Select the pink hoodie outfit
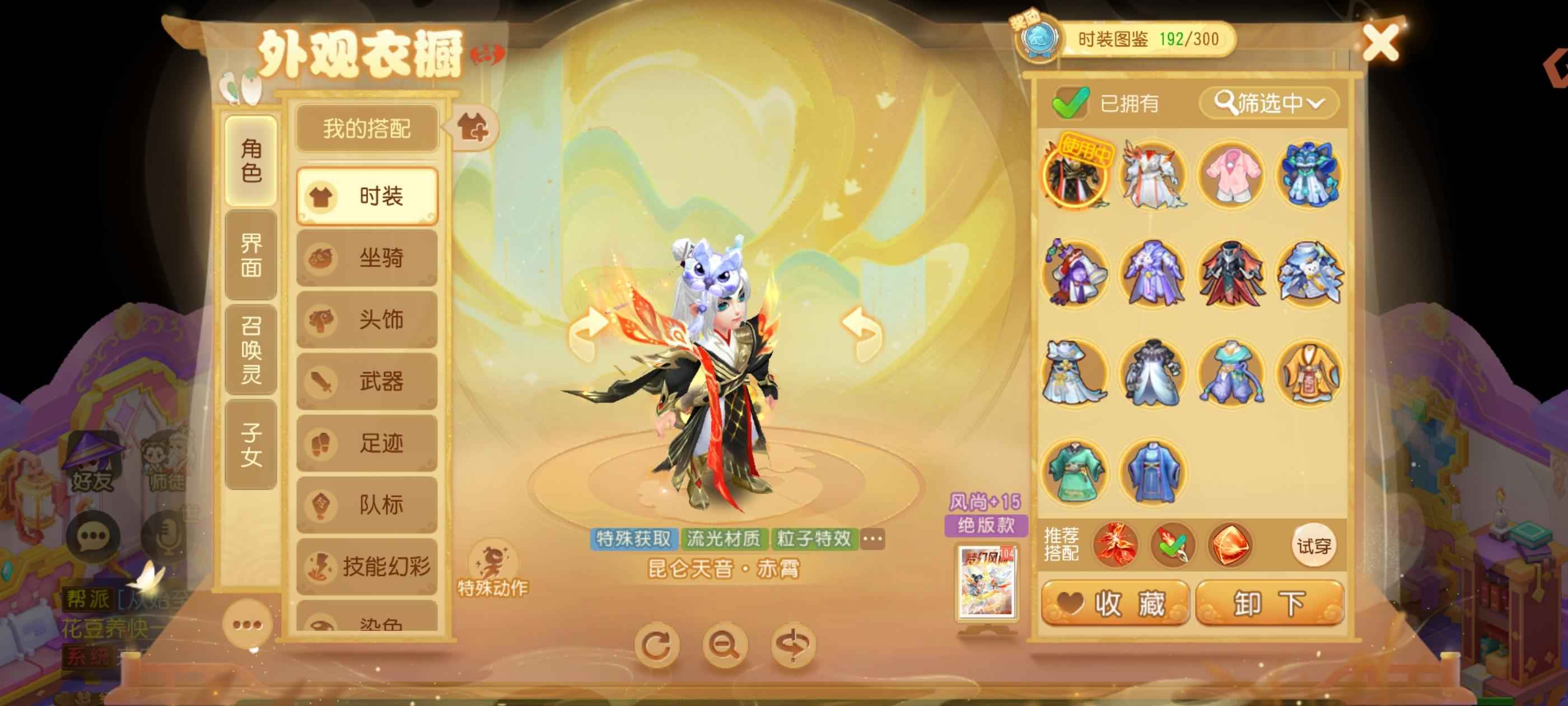The image size is (1568, 706). pos(1230,174)
